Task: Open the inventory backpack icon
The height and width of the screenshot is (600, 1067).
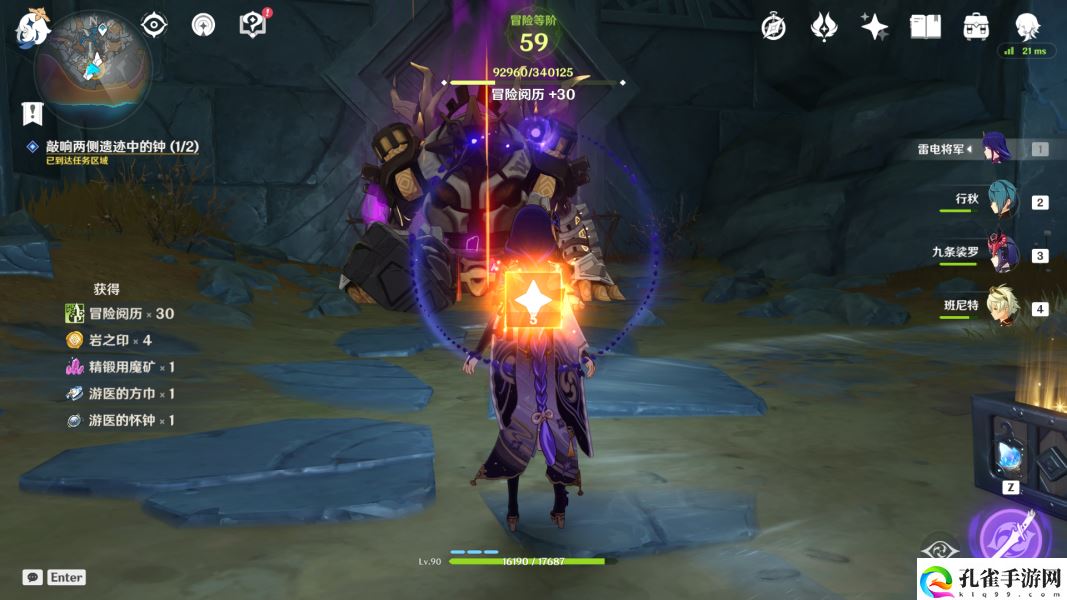Action: [976, 27]
